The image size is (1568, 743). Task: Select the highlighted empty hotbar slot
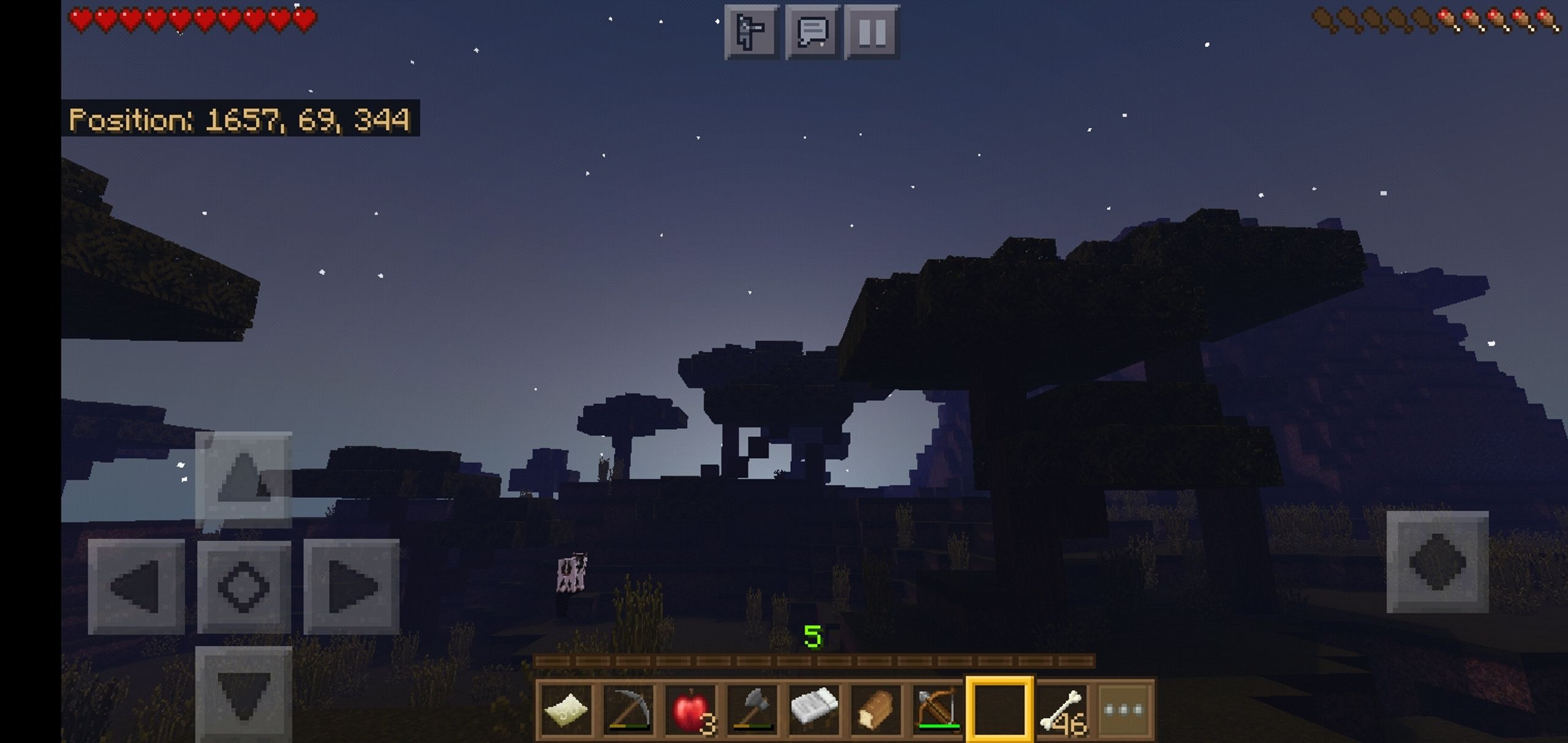(1000, 710)
